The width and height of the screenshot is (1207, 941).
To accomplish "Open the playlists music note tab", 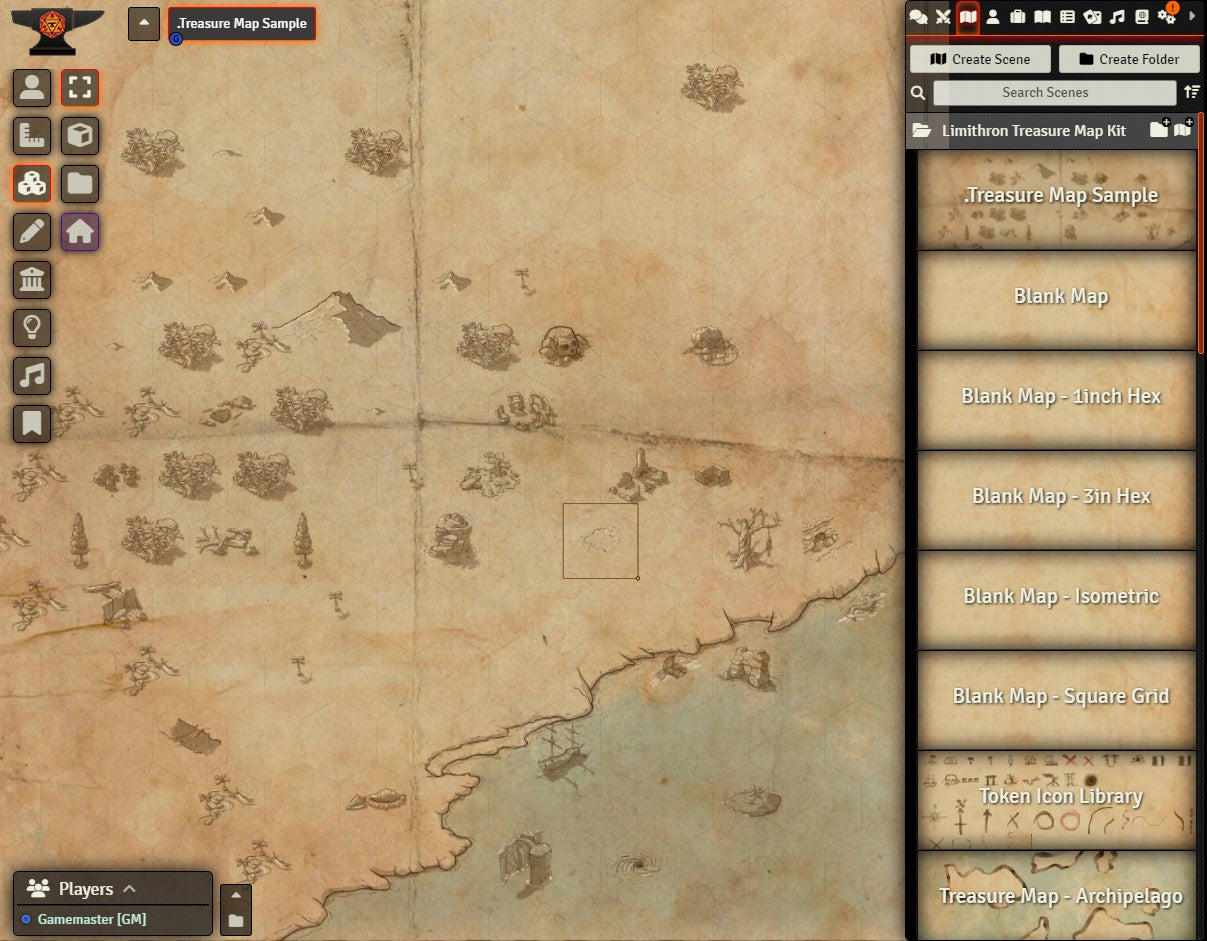I will (x=1117, y=16).
